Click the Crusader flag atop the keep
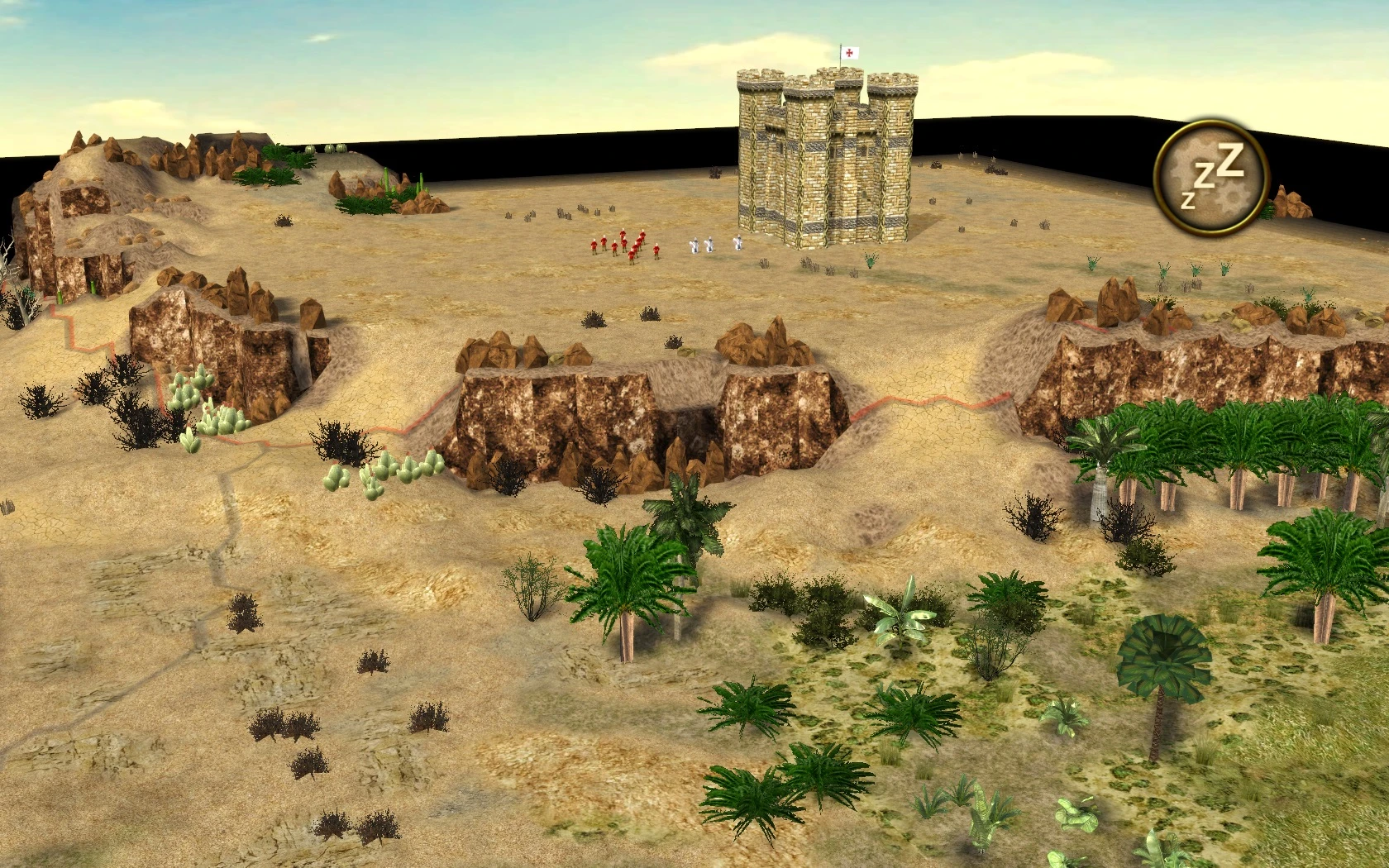1389x868 pixels. coord(851,51)
